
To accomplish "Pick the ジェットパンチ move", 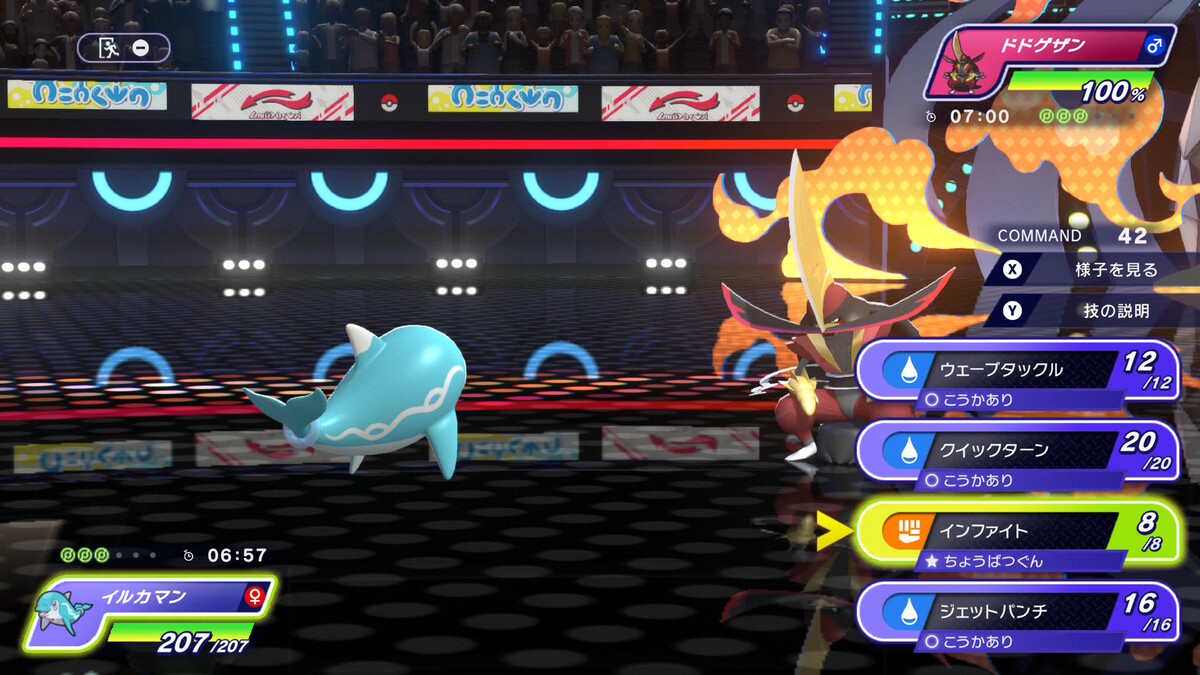I will tap(1015, 611).
